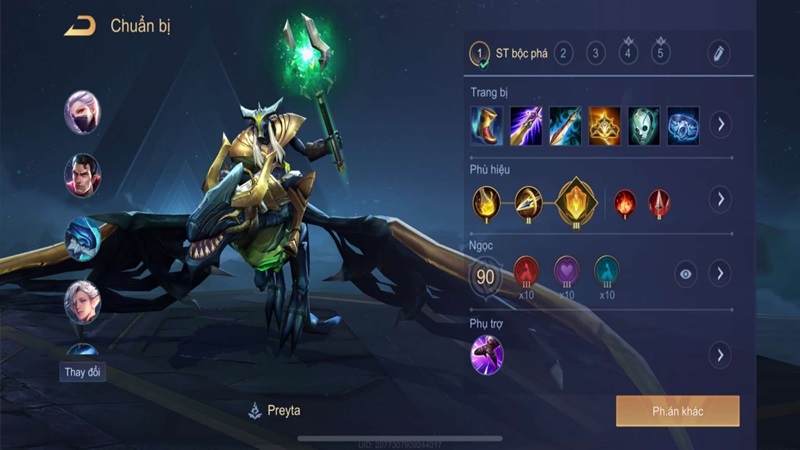
Task: Open build preset 5
Action: point(660,54)
